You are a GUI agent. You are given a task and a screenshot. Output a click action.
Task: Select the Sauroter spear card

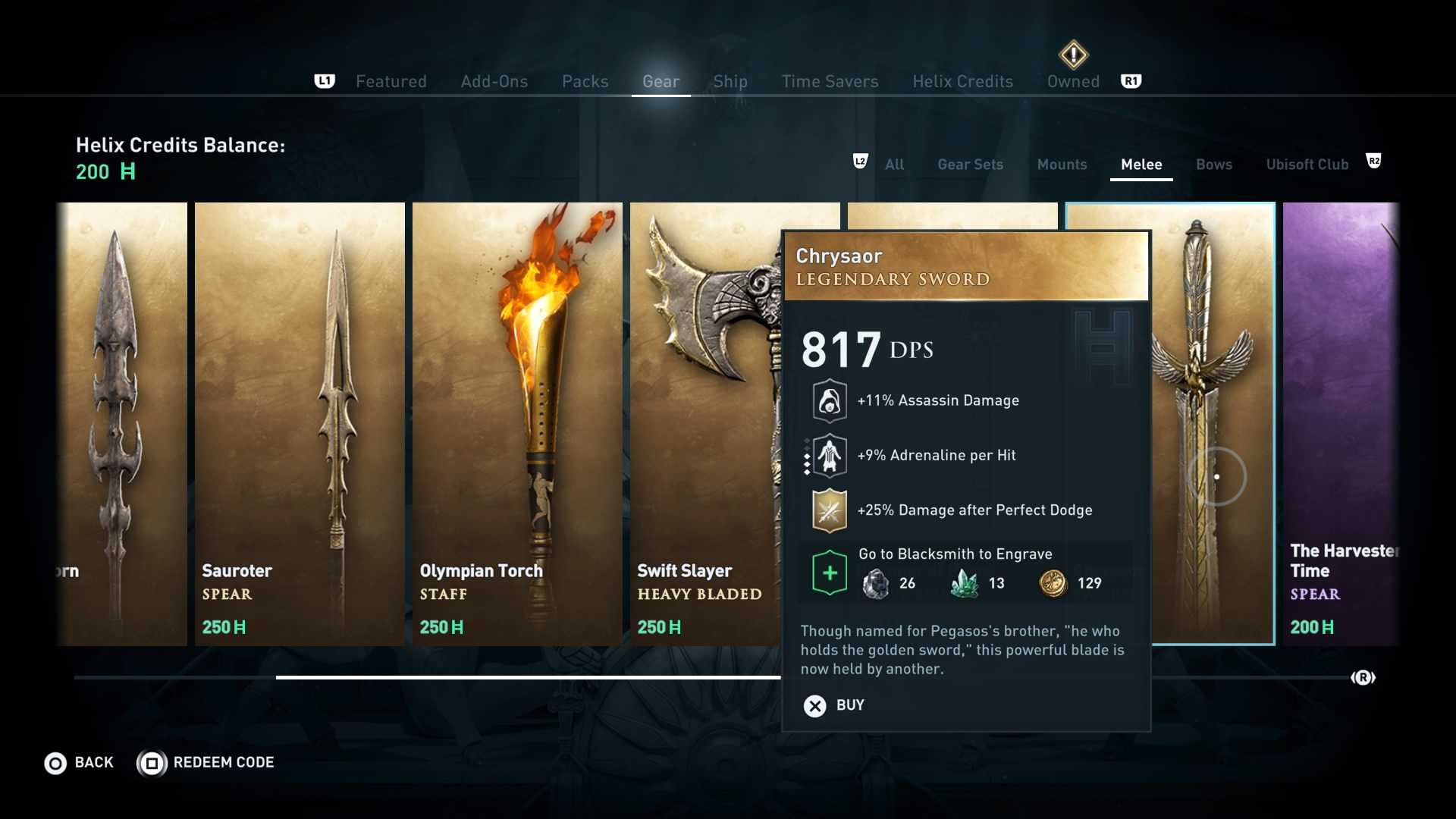click(x=300, y=423)
